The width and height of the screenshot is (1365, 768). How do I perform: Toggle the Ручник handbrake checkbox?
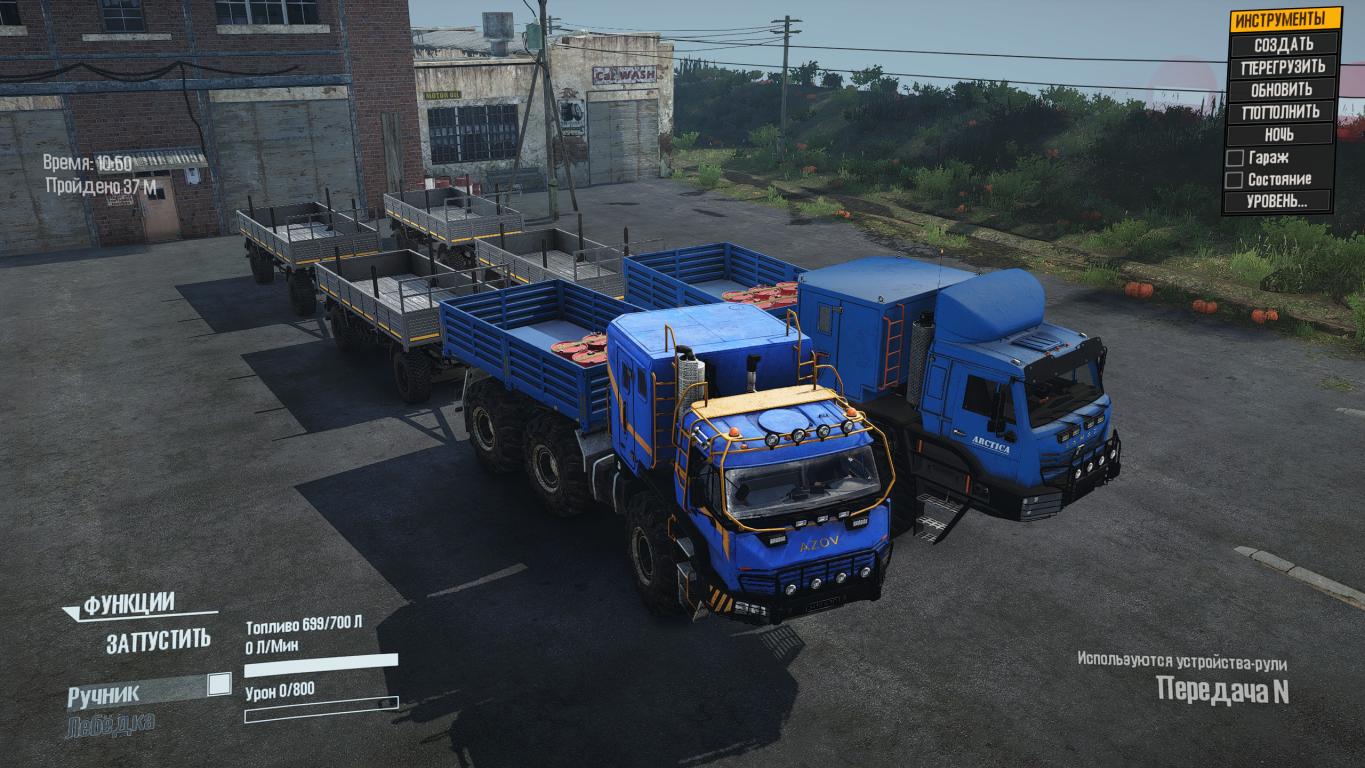click(219, 685)
